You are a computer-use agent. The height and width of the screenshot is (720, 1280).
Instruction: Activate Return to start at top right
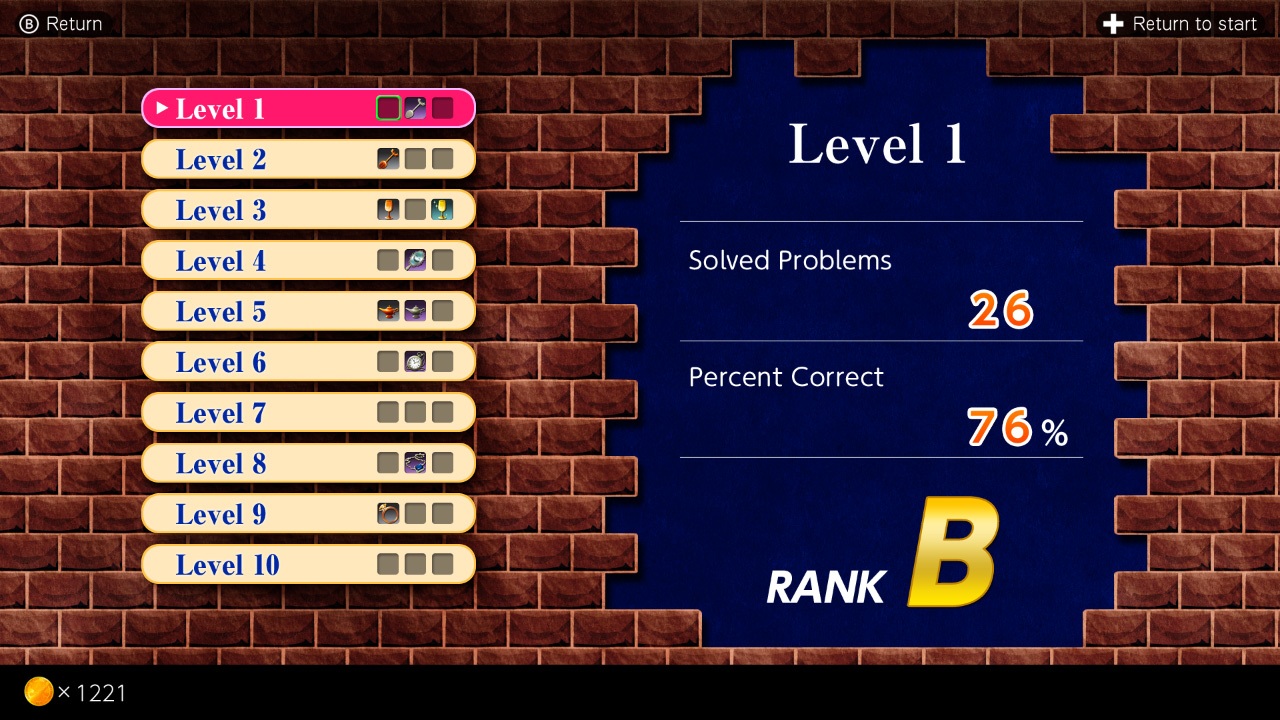click(1182, 23)
